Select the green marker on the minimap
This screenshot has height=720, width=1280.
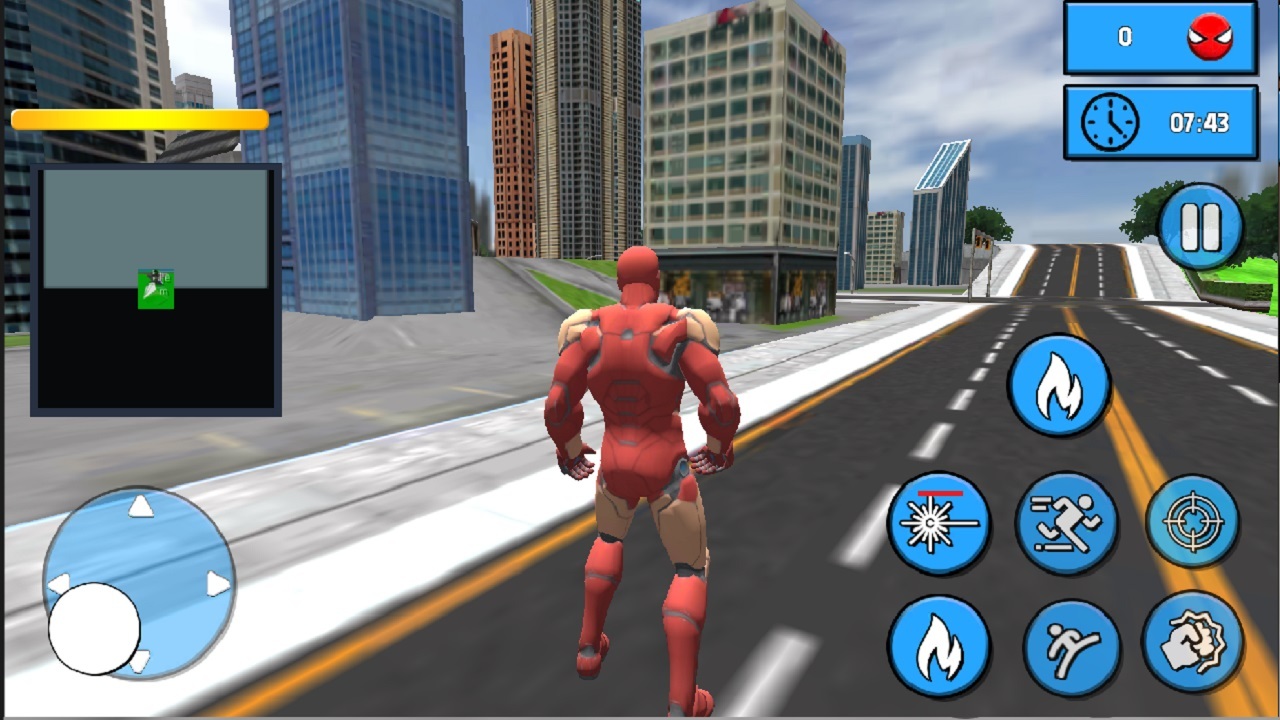click(x=155, y=290)
